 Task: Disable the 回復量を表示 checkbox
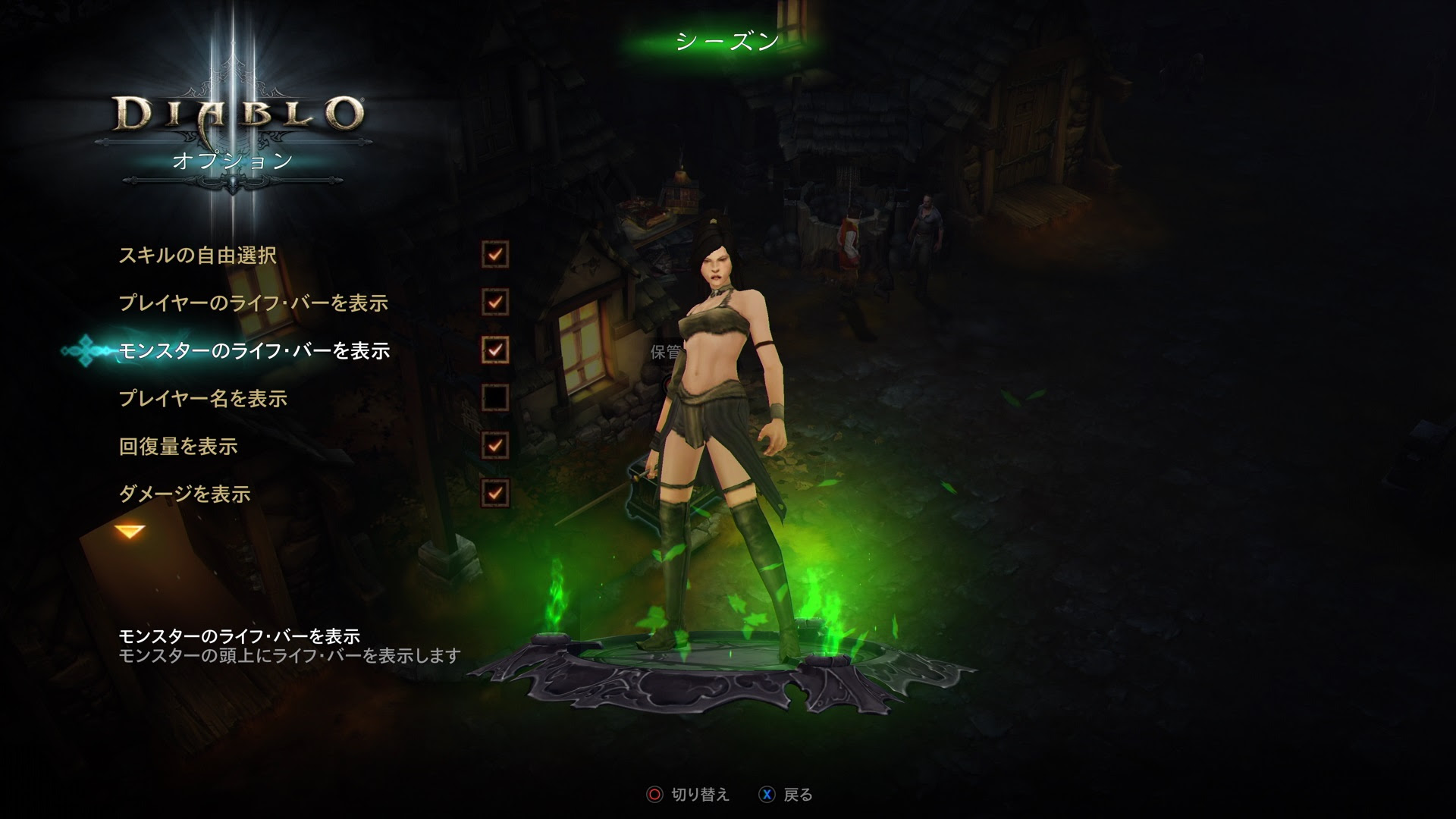click(x=494, y=446)
